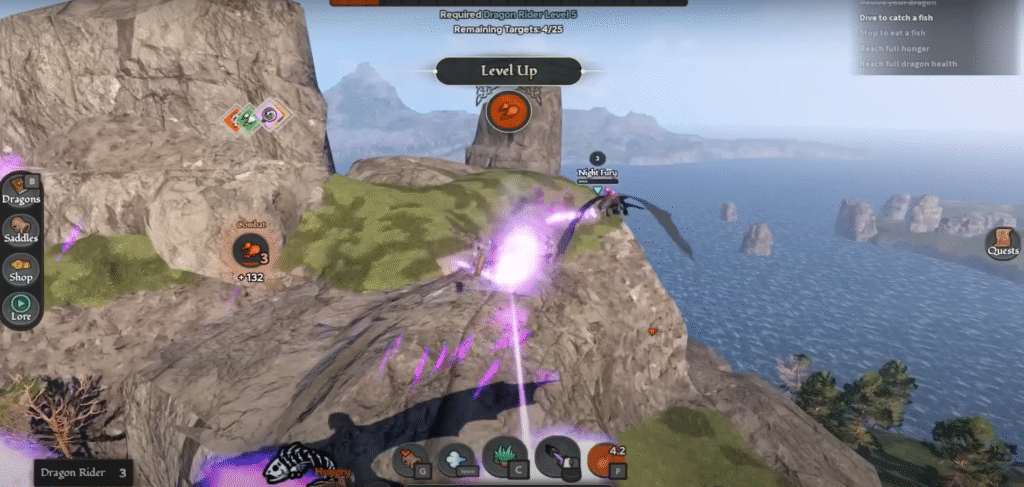Activate the white breath cloud ability

455,459
